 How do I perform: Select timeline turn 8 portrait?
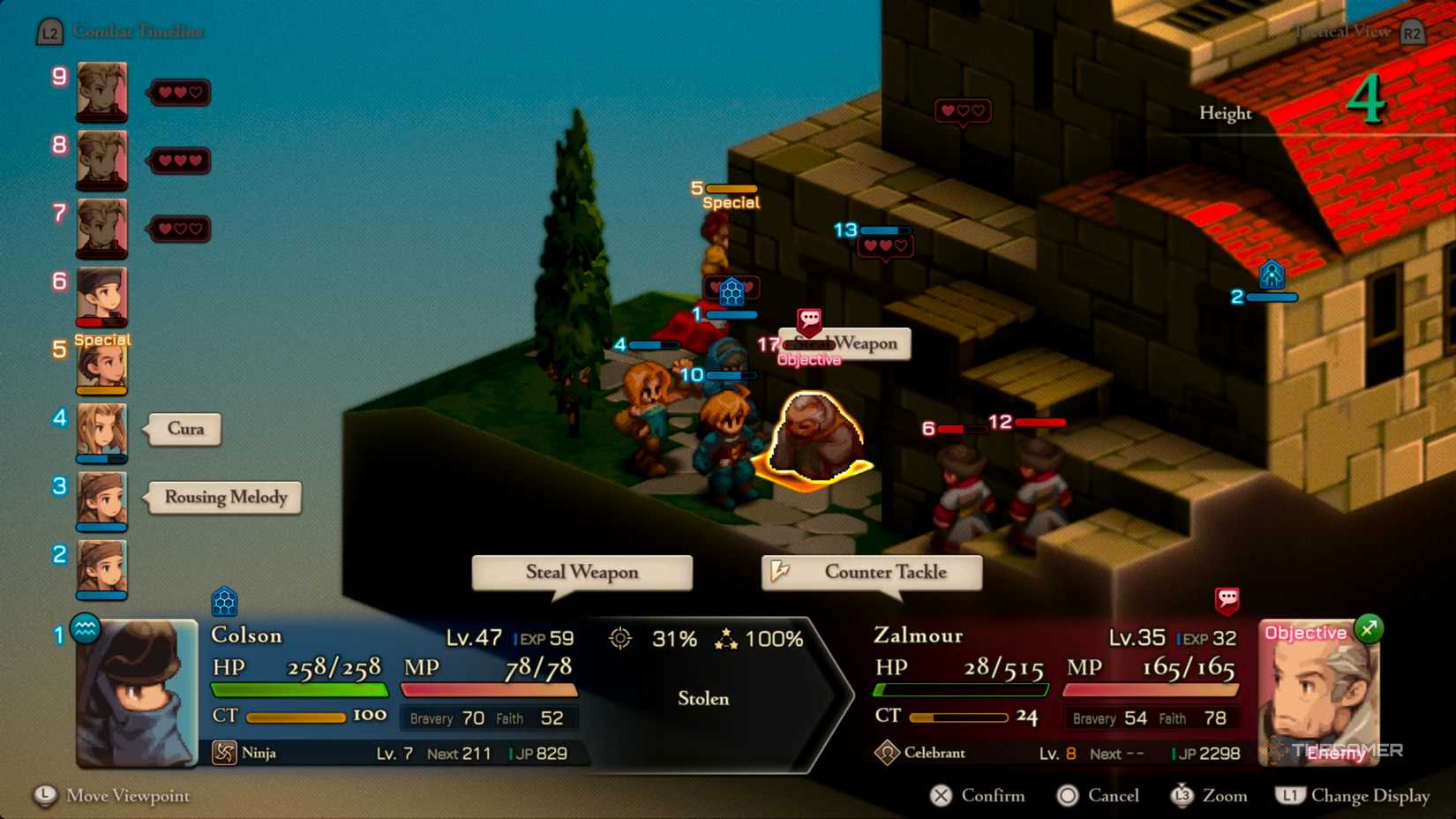tap(101, 160)
